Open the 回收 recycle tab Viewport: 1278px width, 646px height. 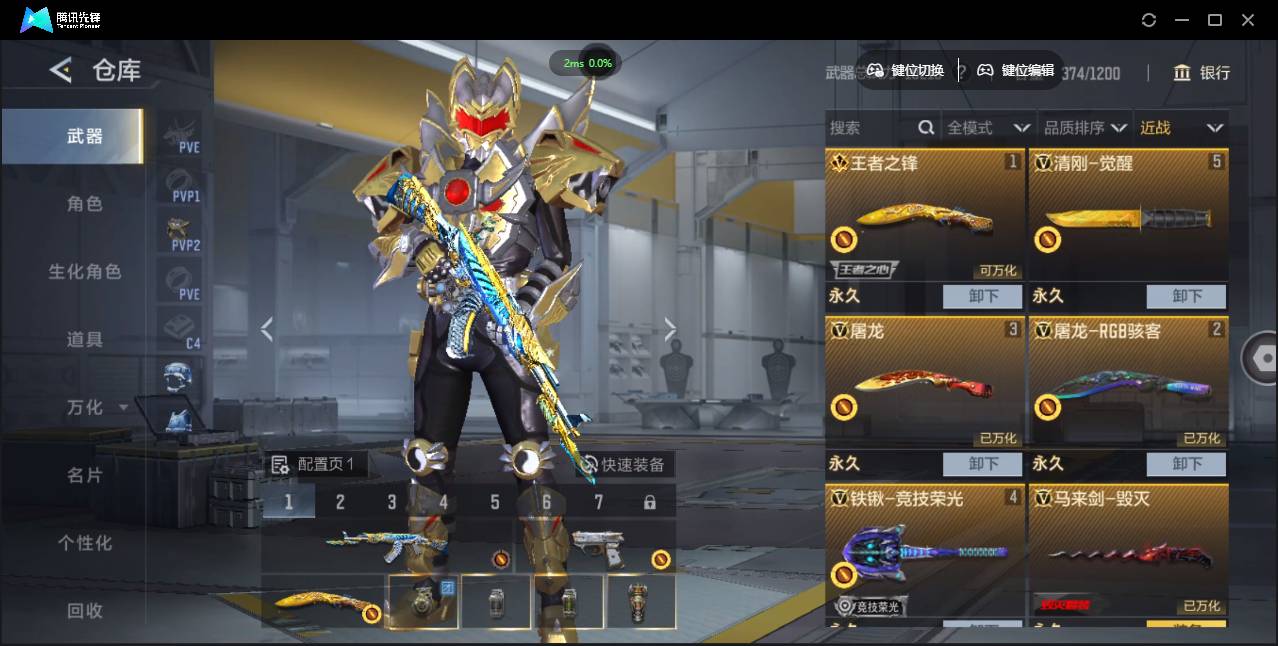point(85,610)
